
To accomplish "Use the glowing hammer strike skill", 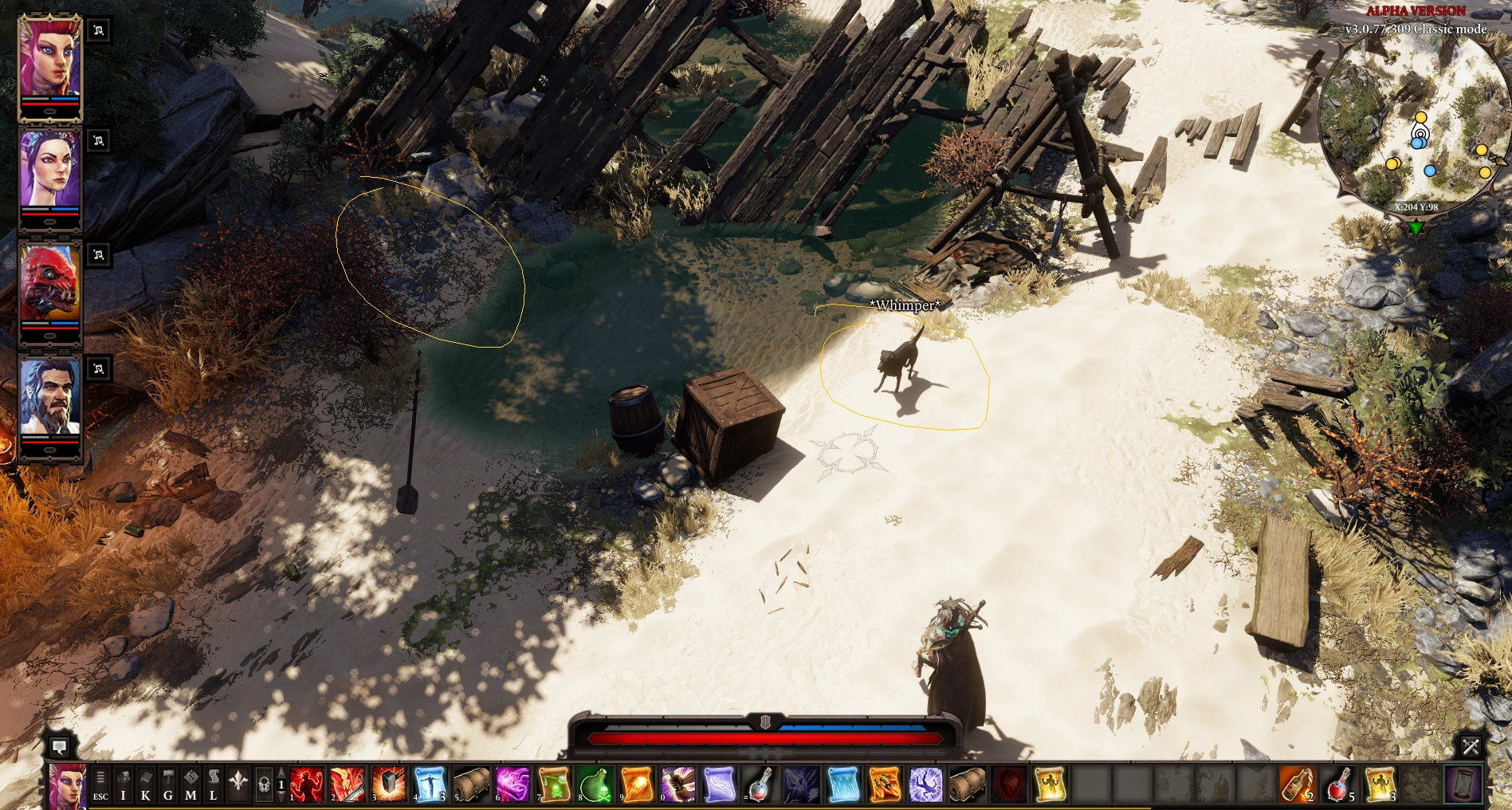I will click(389, 784).
